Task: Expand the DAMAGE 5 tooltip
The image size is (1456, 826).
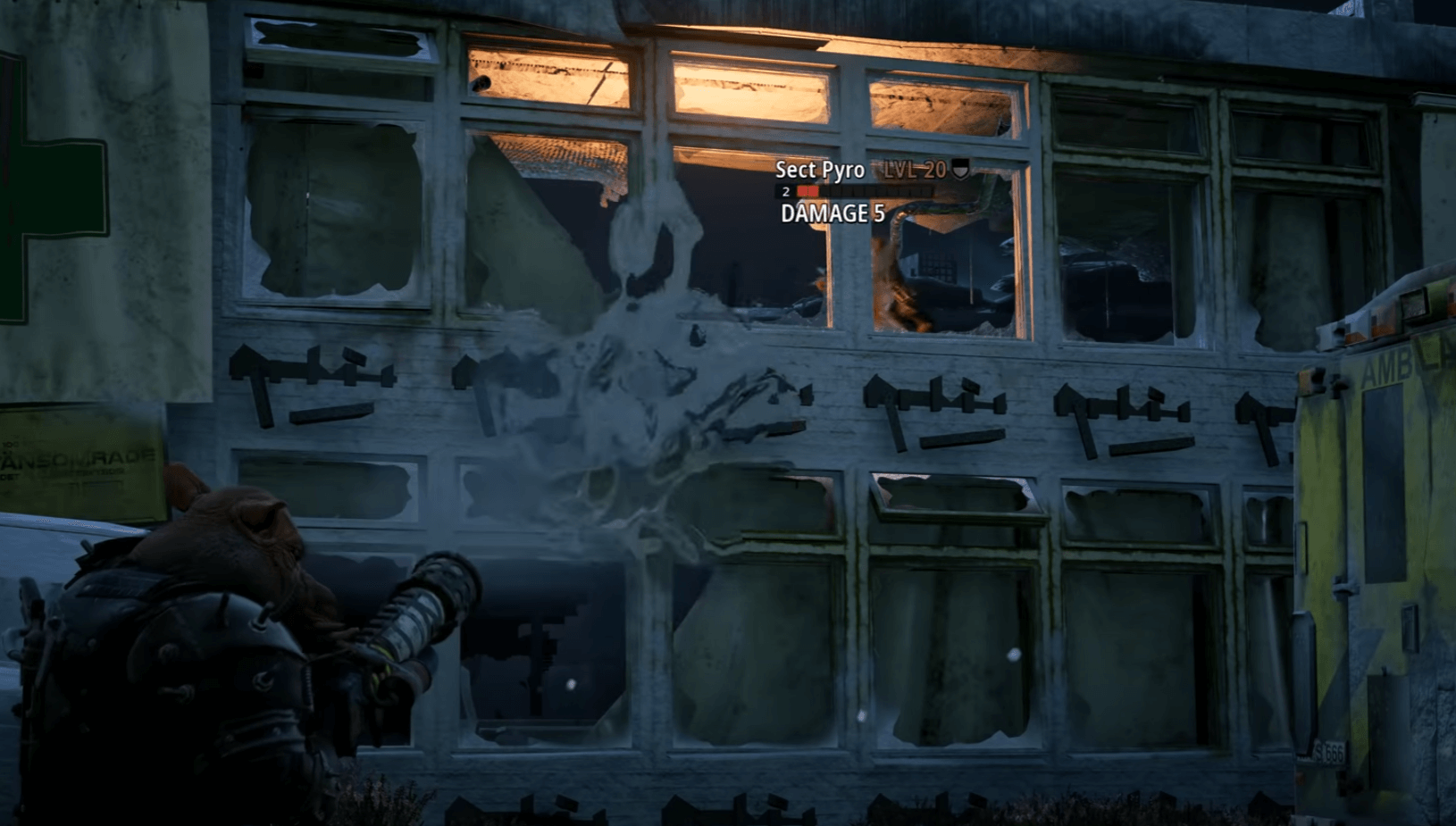Action: (x=833, y=213)
